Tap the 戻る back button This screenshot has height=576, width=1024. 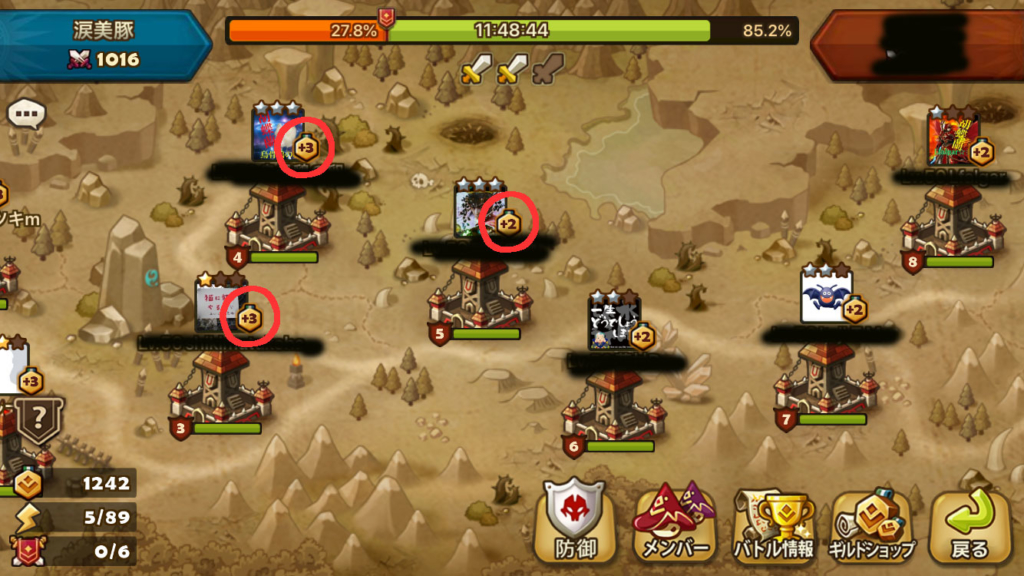(x=969, y=522)
